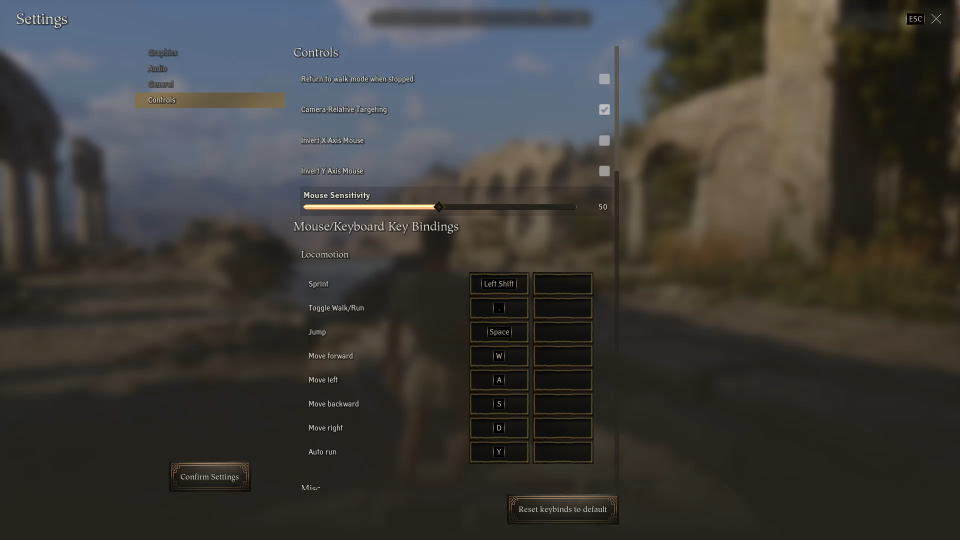Close the Settings screen with X
The width and height of the screenshot is (960, 540).
936,19
